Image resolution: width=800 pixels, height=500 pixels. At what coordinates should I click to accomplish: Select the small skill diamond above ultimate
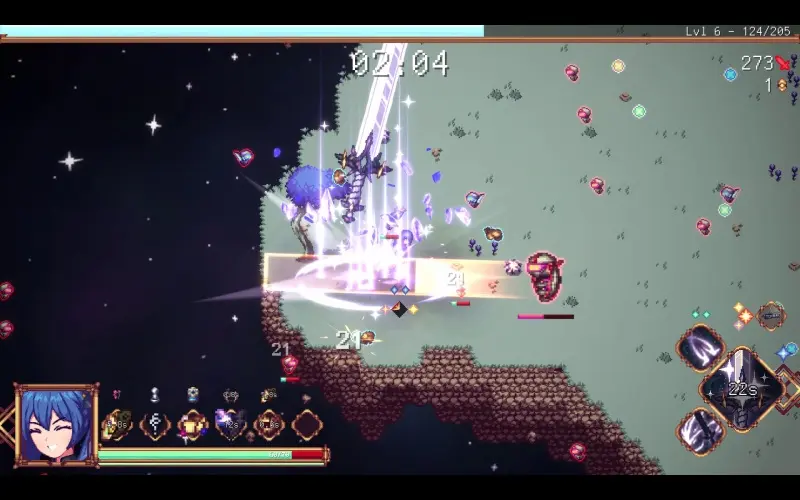click(x=770, y=317)
